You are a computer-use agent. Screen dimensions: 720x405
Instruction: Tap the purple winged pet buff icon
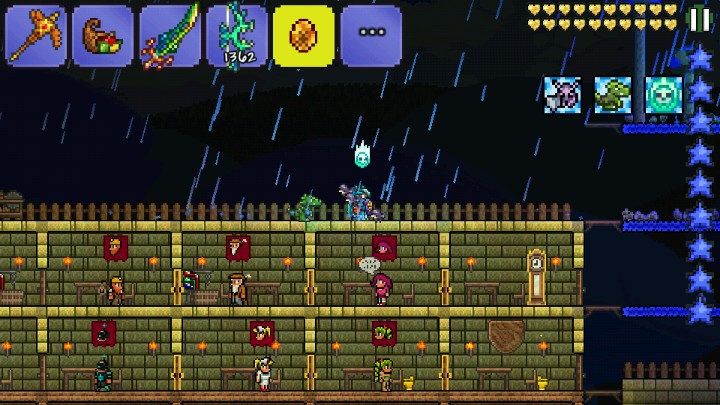(x=563, y=95)
